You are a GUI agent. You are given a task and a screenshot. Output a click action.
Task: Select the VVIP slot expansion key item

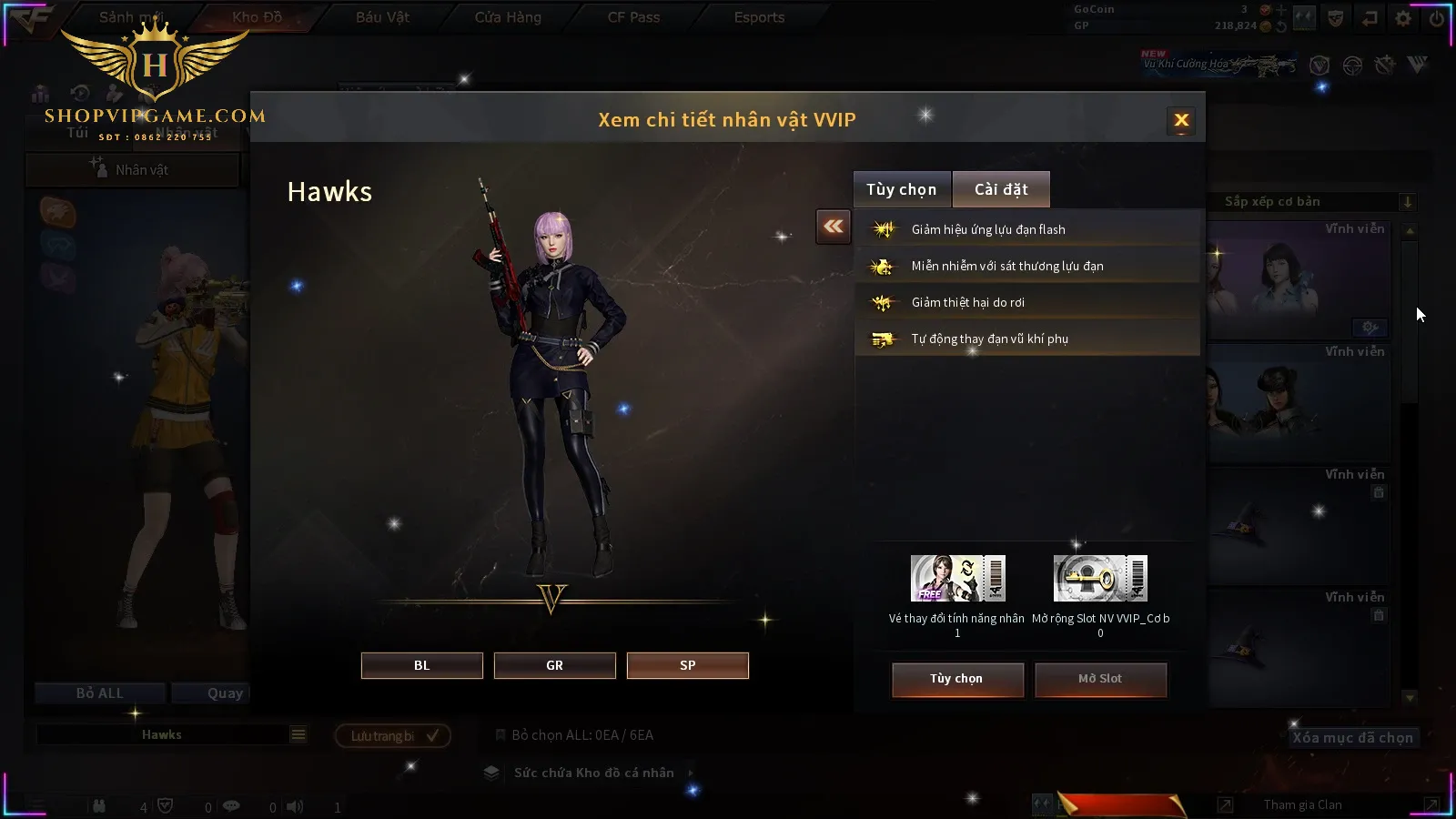click(1100, 579)
